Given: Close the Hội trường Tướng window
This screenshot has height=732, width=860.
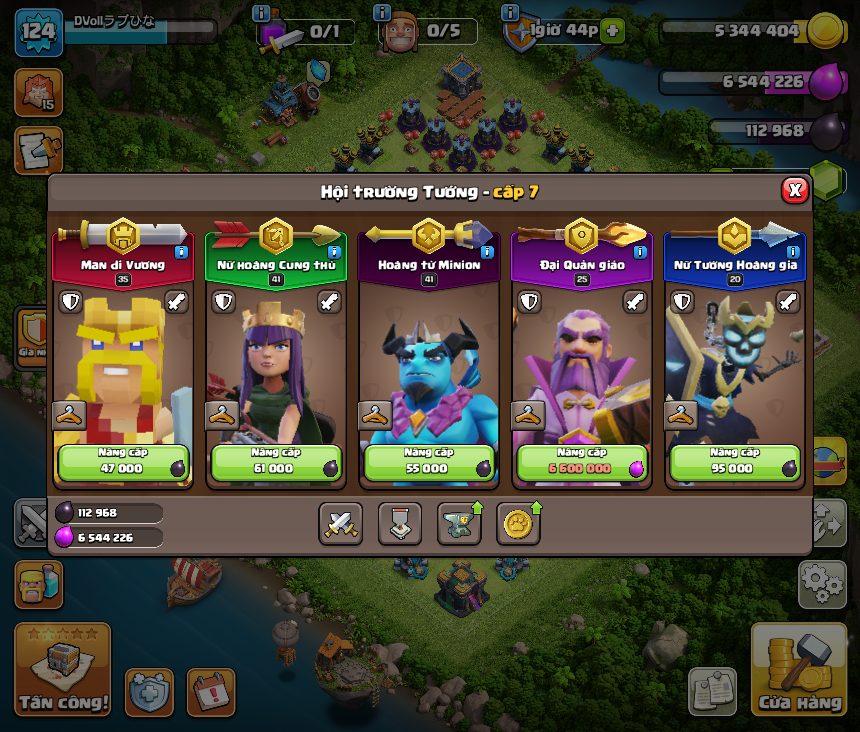Looking at the screenshot, I should tap(794, 190).
